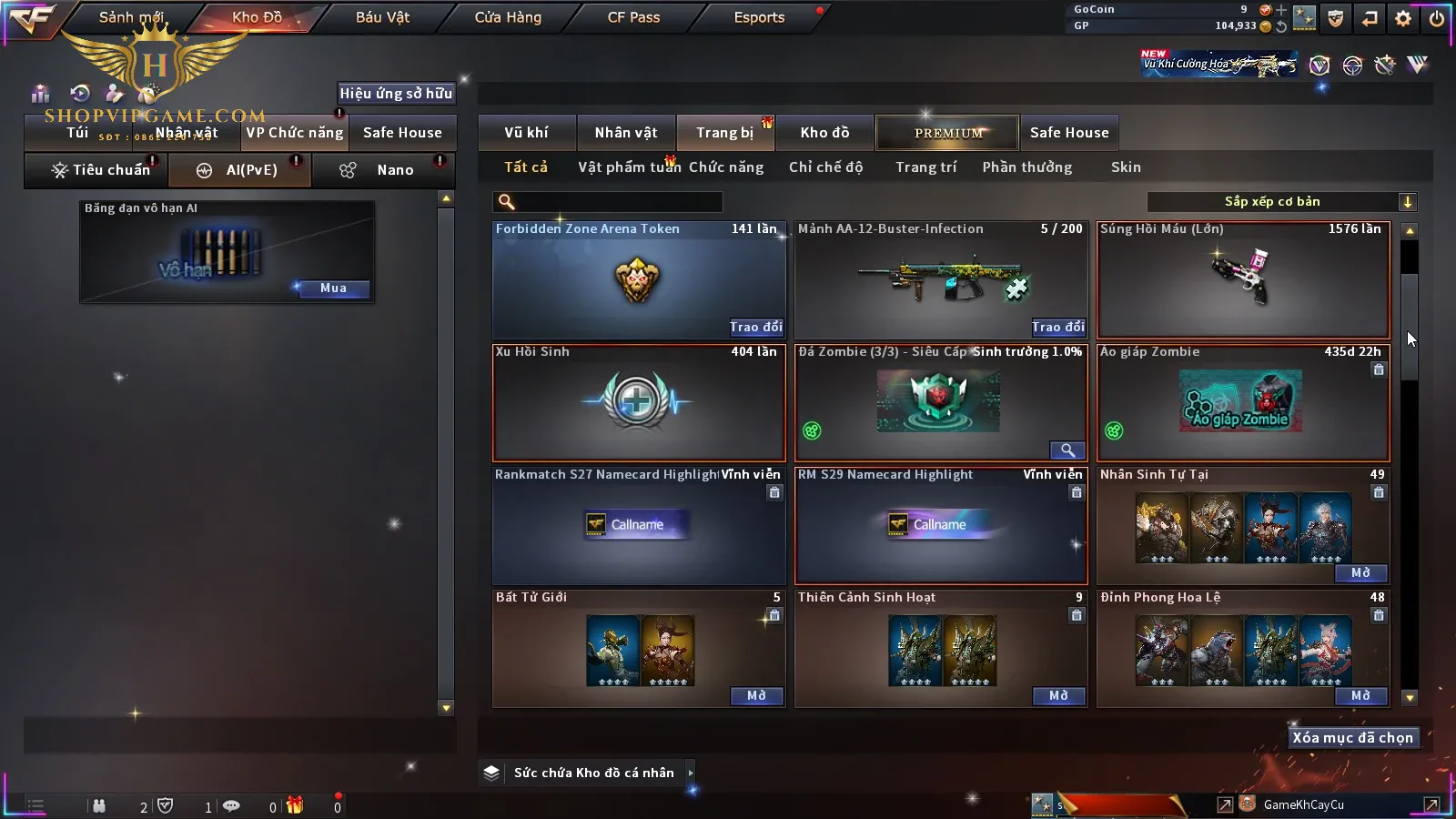Screen dimensions: 1456x819
Task: Open the Báu Vật top menu
Action: [382, 17]
